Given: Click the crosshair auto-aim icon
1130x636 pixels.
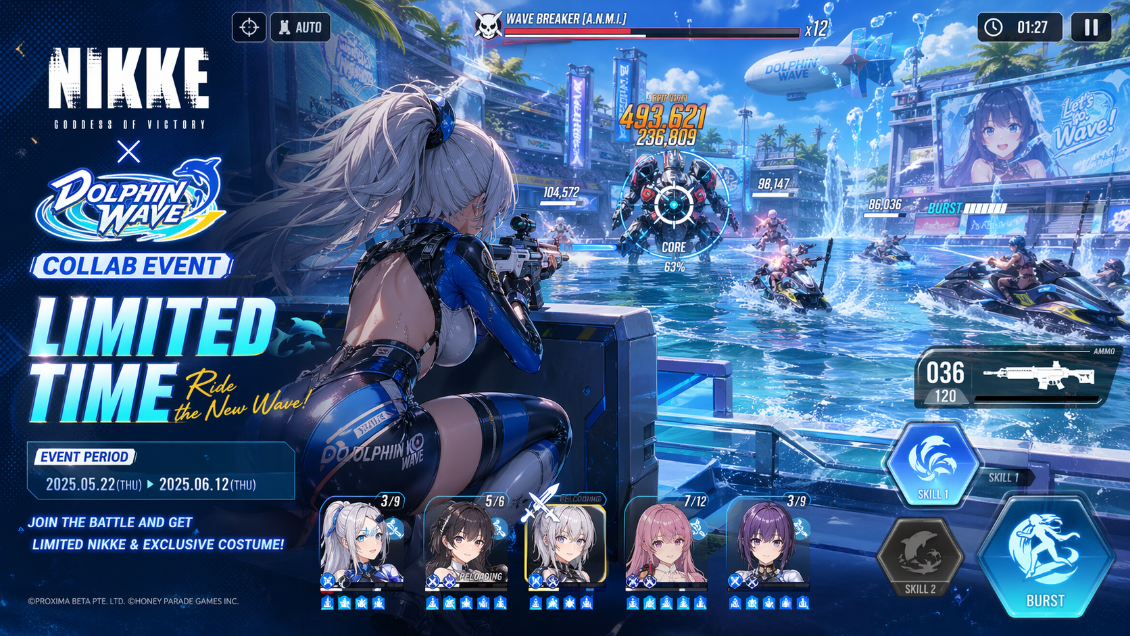Looking at the screenshot, I should (x=249, y=27).
